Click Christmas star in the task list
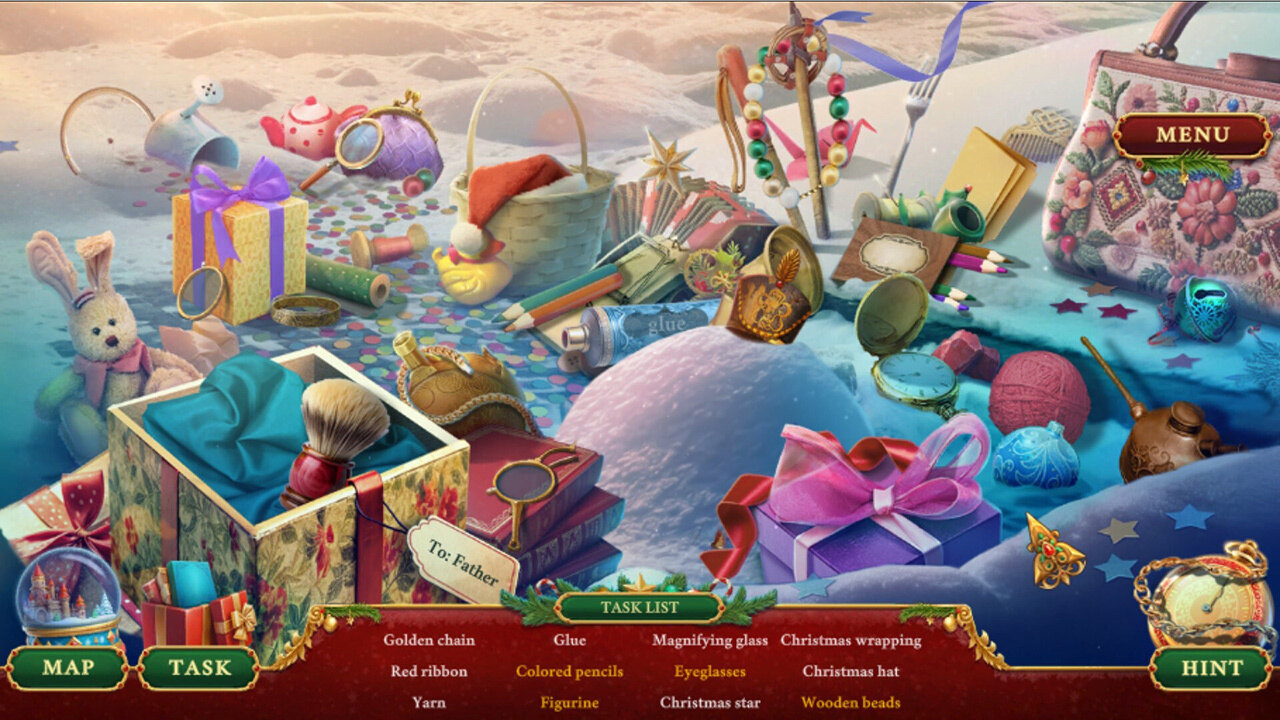The image size is (1280, 720). pyautogui.click(x=710, y=702)
